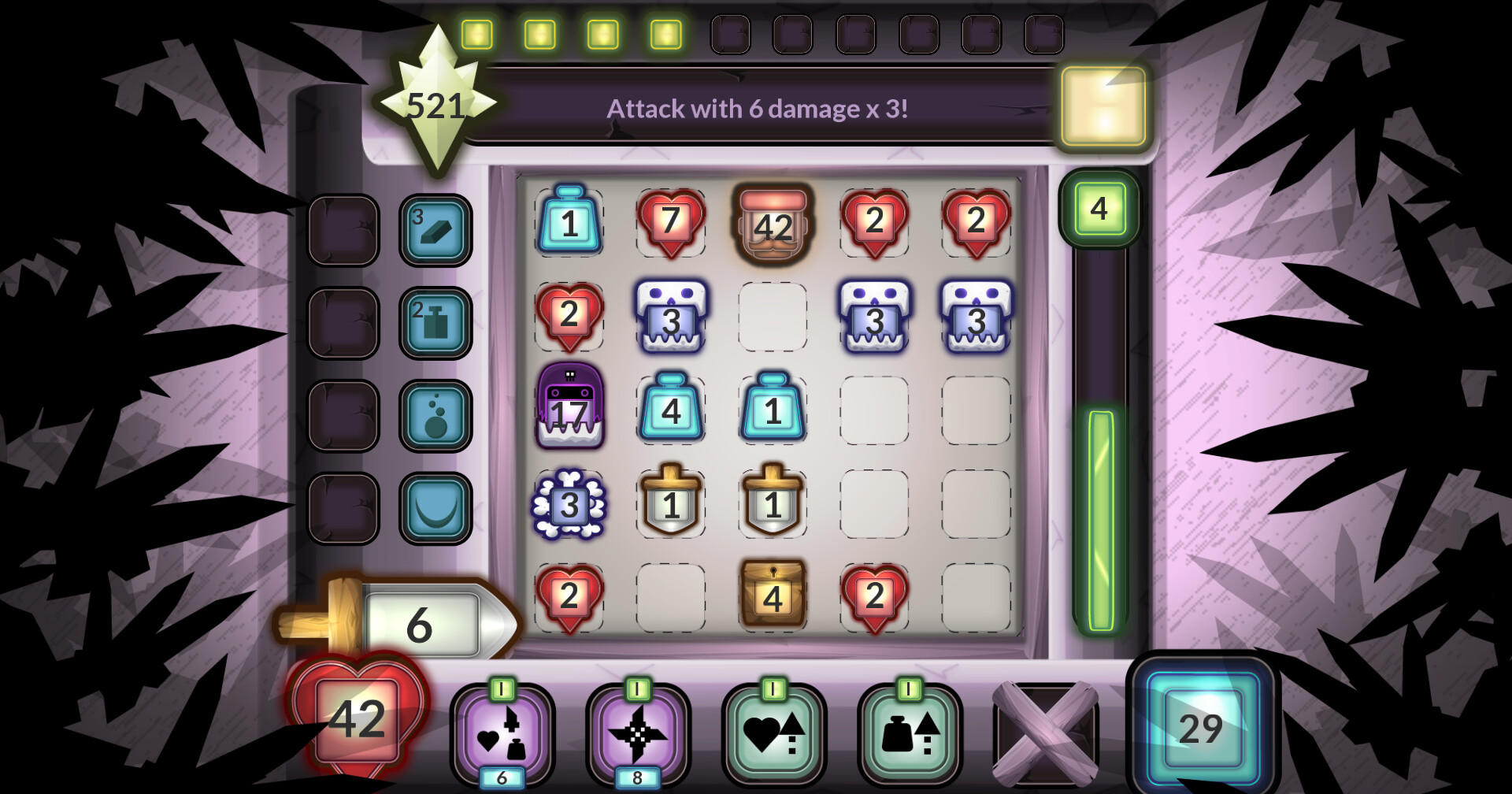1512x794 pixels.
Task: Select the crescent blade ability
Action: (435, 508)
